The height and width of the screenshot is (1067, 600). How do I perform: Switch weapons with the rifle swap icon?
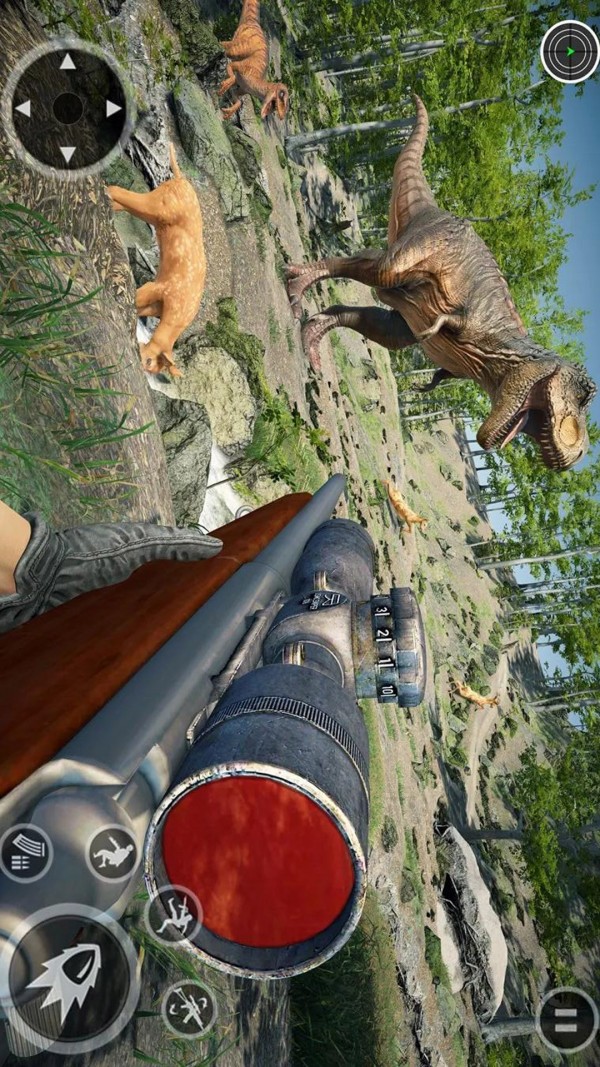point(188,1008)
